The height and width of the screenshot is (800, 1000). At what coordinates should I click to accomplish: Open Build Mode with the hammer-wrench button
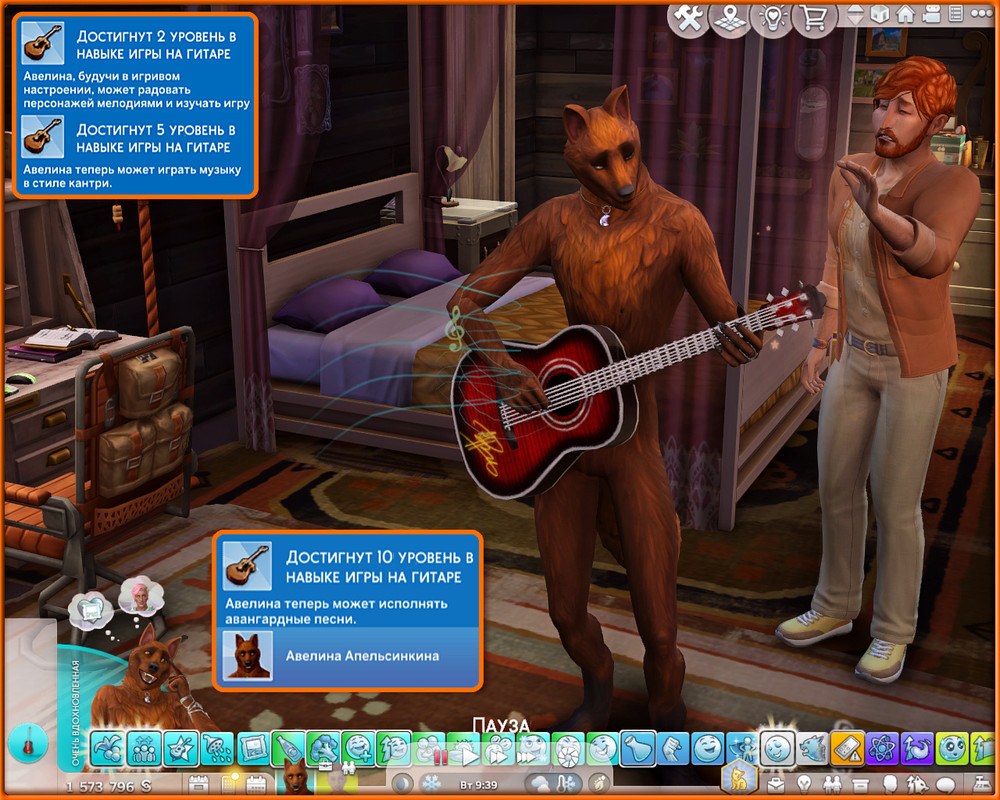pos(688,17)
